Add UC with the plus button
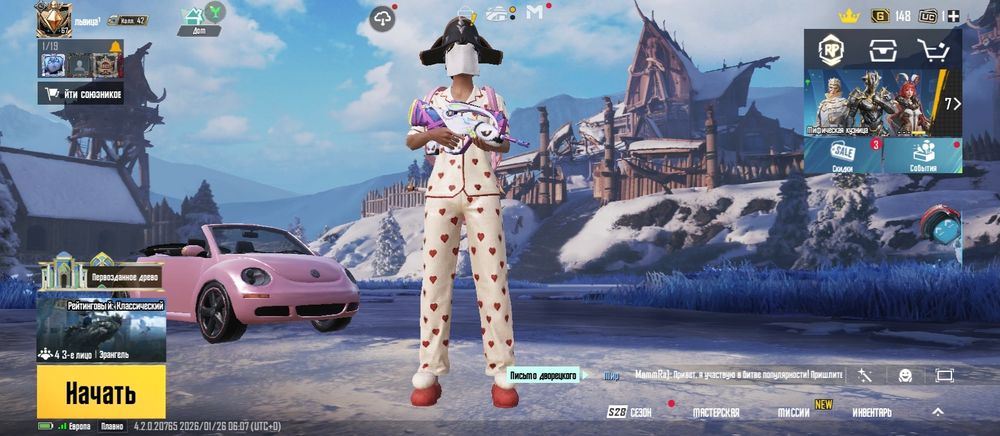Screen dimensions: 1000x436 [953, 16]
